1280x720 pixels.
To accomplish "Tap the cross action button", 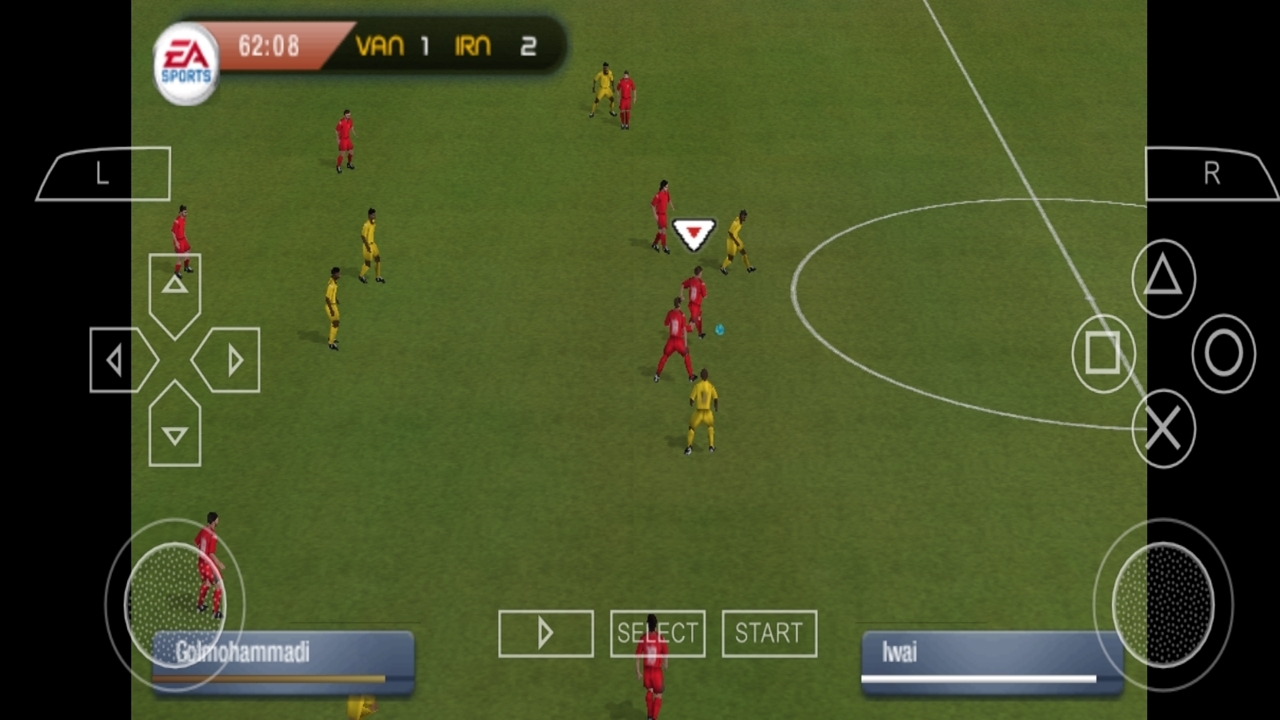I will tap(1163, 429).
